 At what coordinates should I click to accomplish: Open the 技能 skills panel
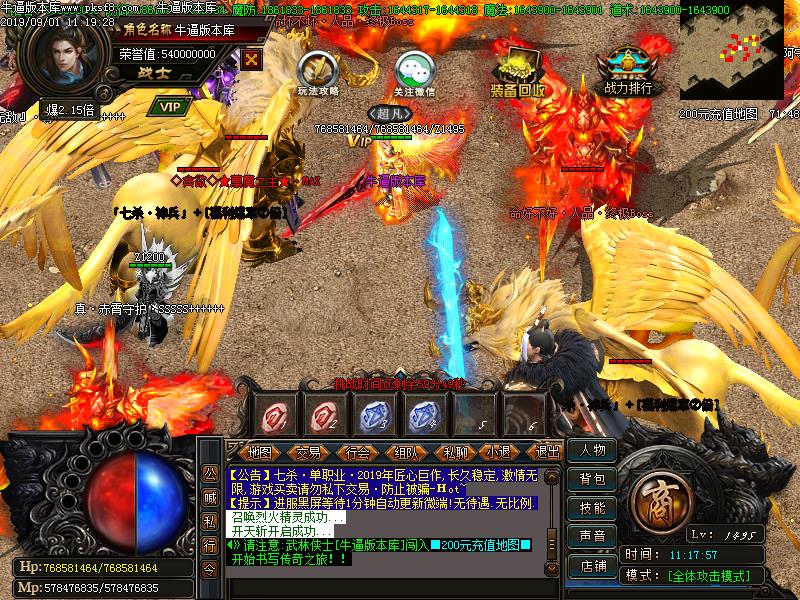point(592,508)
